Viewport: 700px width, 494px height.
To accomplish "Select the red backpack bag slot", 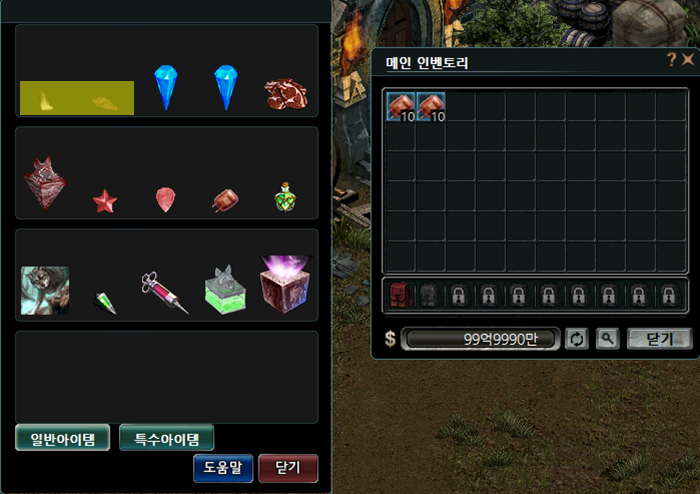I will tap(400, 295).
